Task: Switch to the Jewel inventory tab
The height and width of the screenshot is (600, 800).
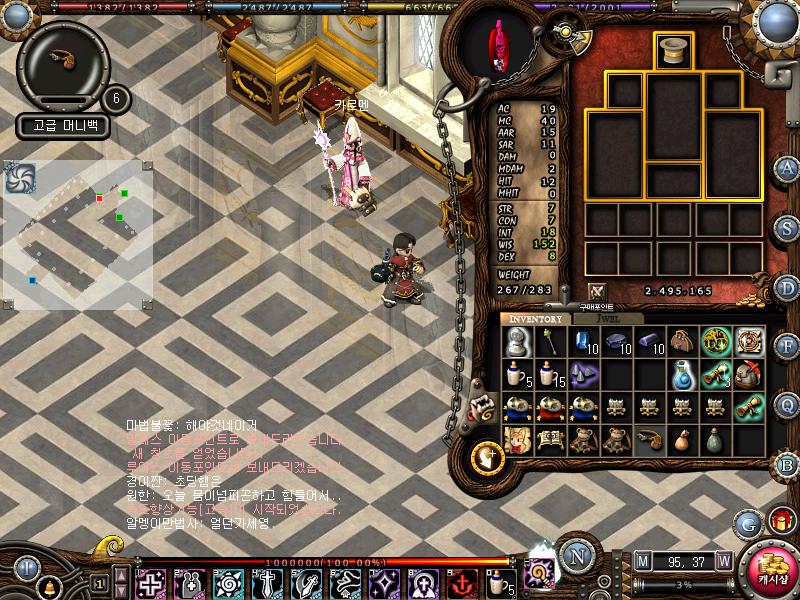Action: (607, 318)
